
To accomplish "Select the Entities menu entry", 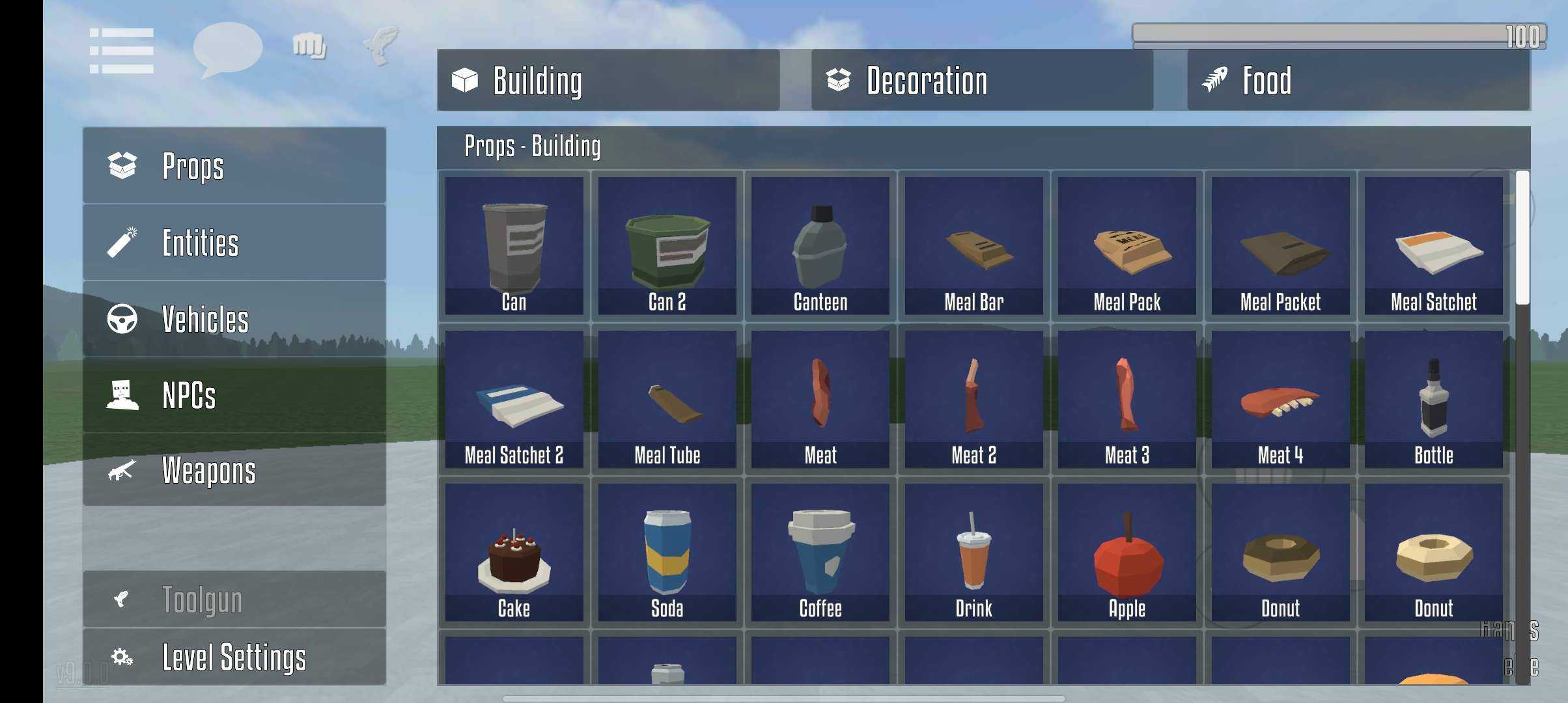I will [234, 243].
